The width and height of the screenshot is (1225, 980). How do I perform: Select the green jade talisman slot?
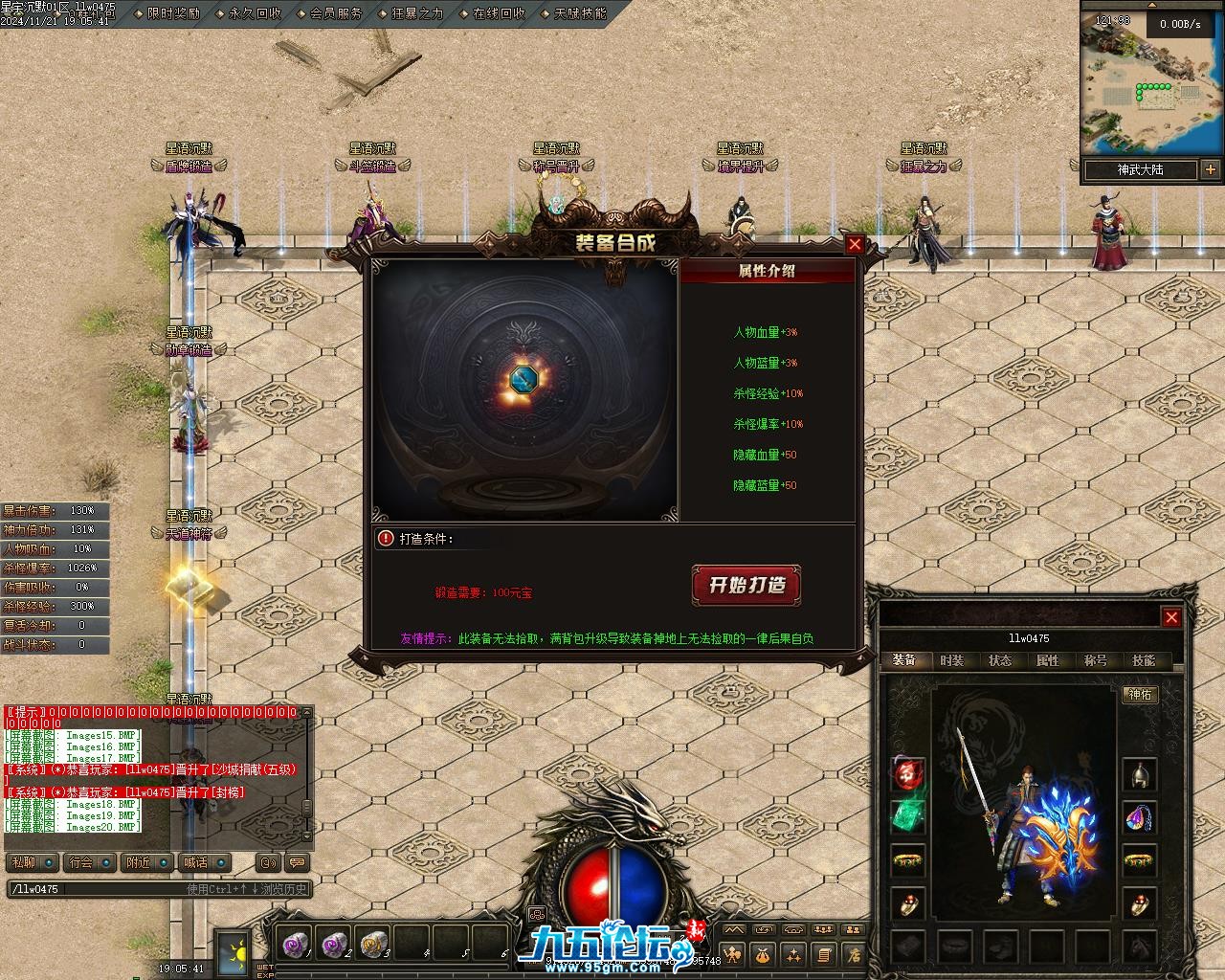coord(908,816)
